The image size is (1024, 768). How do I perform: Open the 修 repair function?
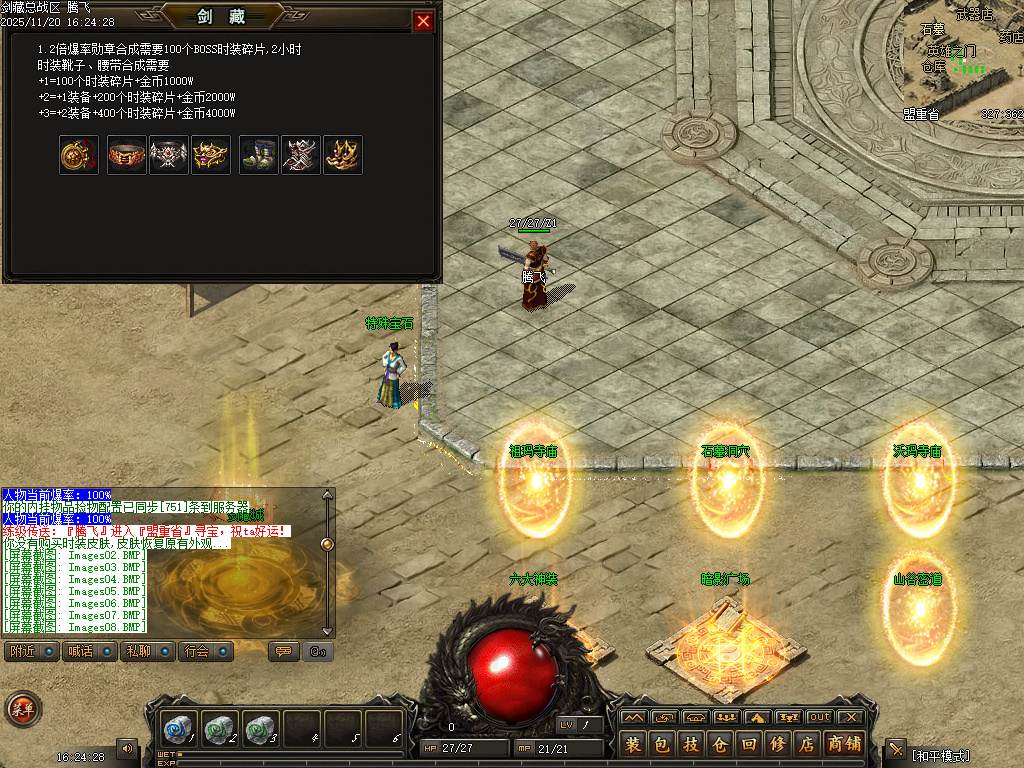(x=778, y=744)
